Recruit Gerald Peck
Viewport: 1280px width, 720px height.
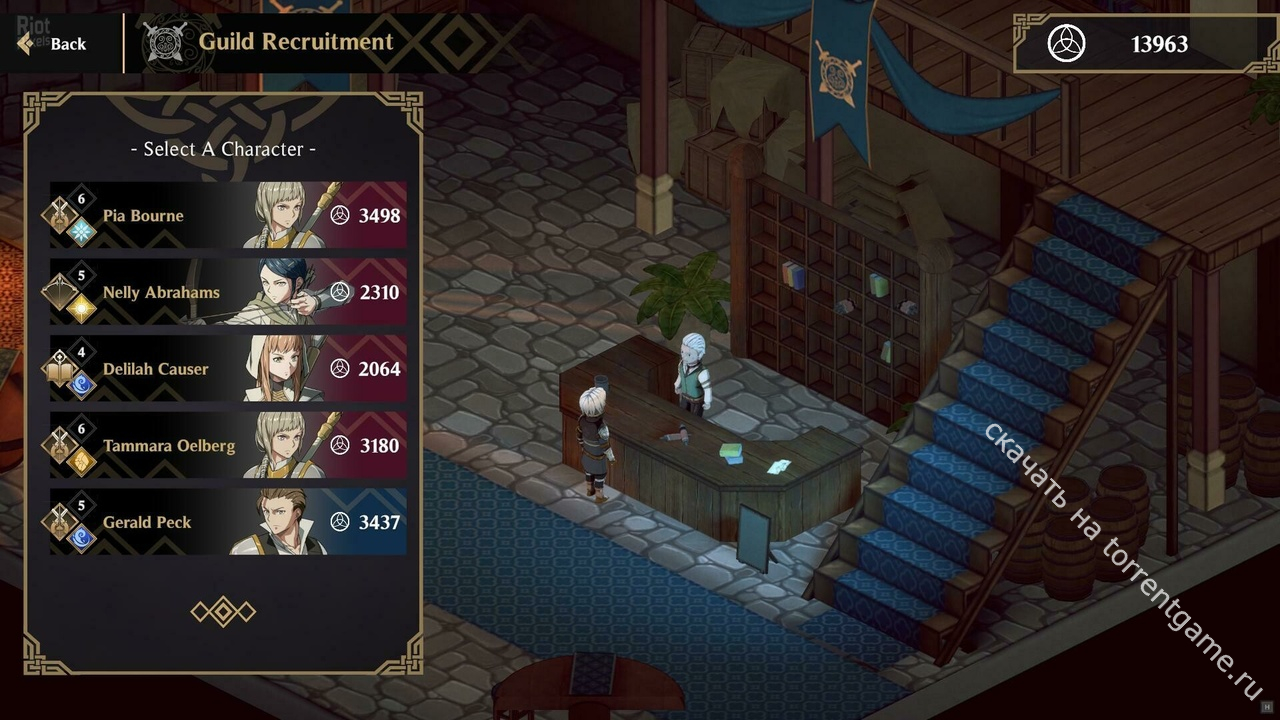click(x=228, y=522)
